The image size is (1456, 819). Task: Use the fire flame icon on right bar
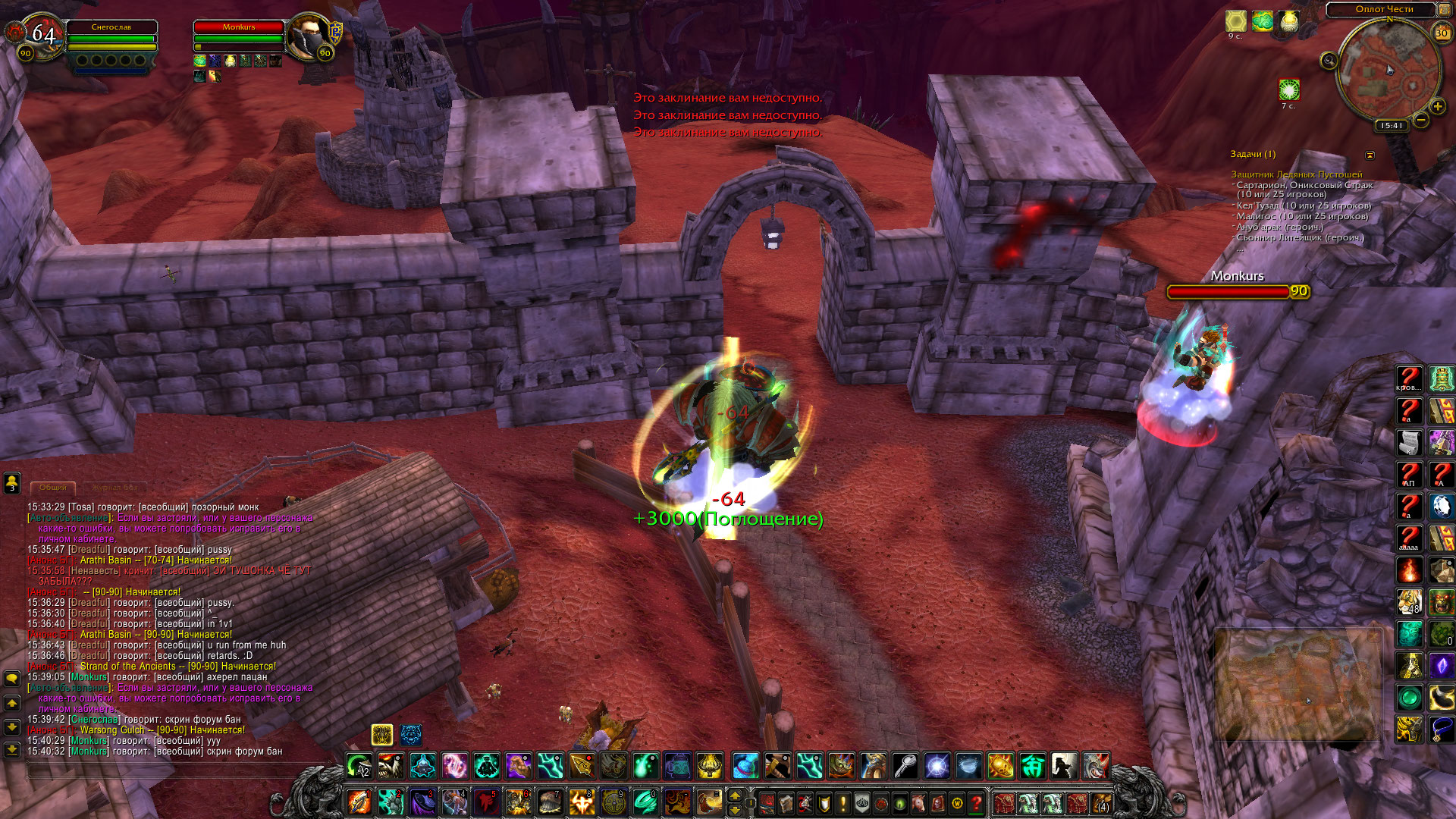(x=1410, y=570)
